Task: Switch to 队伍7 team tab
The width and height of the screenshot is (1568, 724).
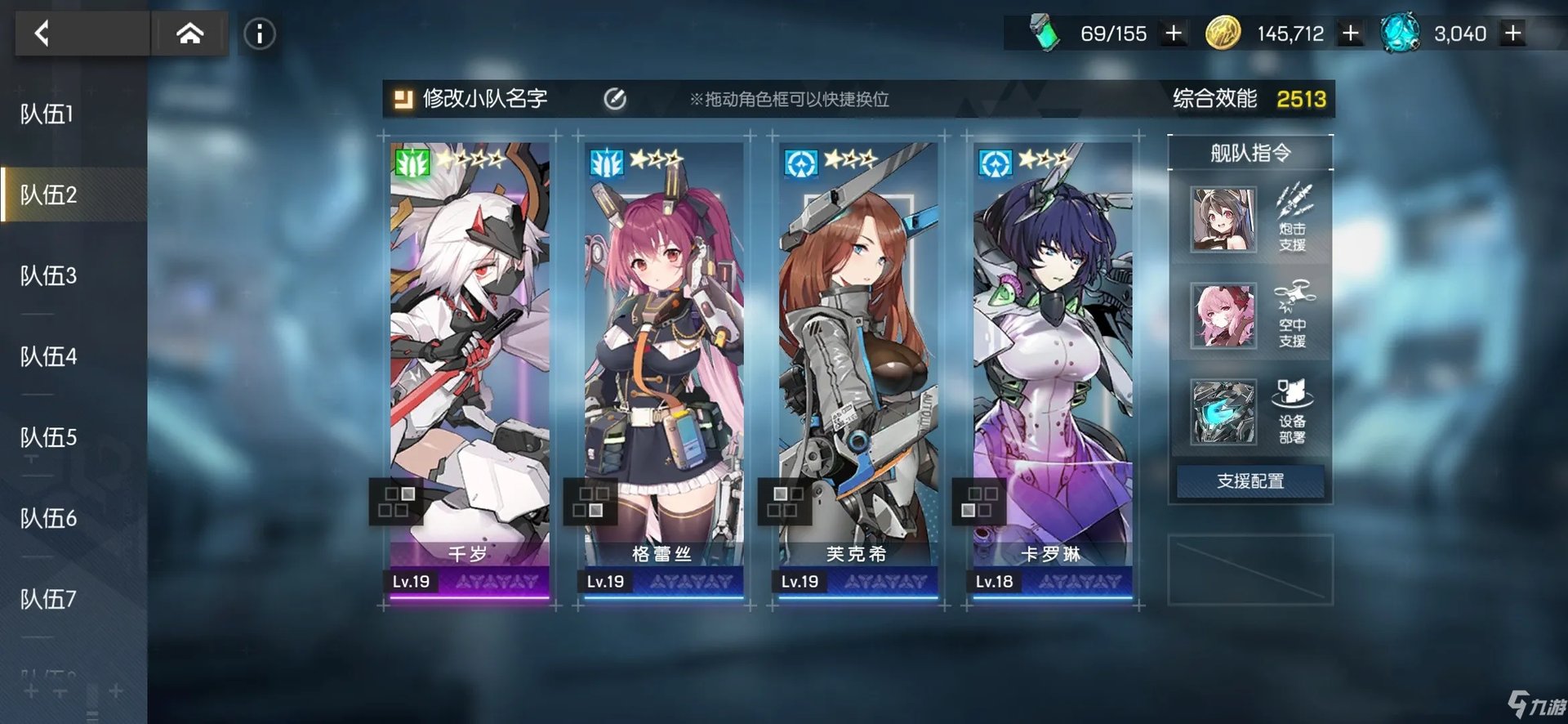Action: coord(48,600)
